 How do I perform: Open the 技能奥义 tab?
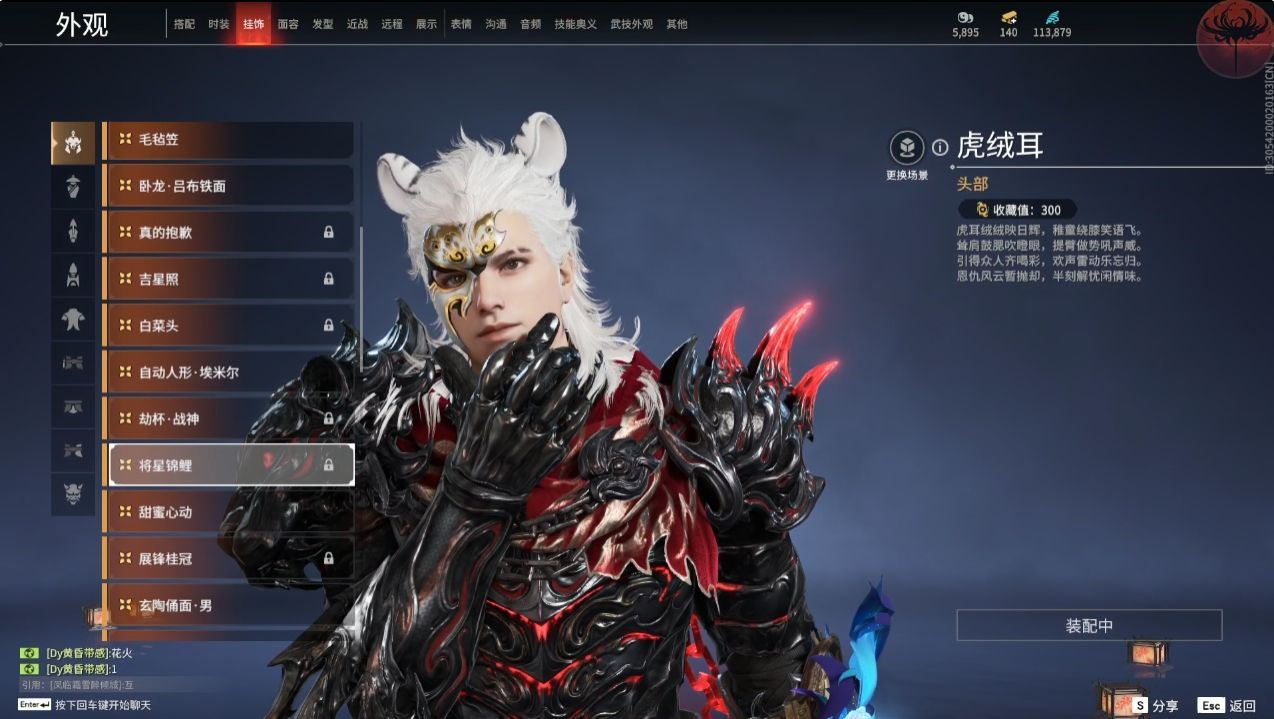point(575,24)
